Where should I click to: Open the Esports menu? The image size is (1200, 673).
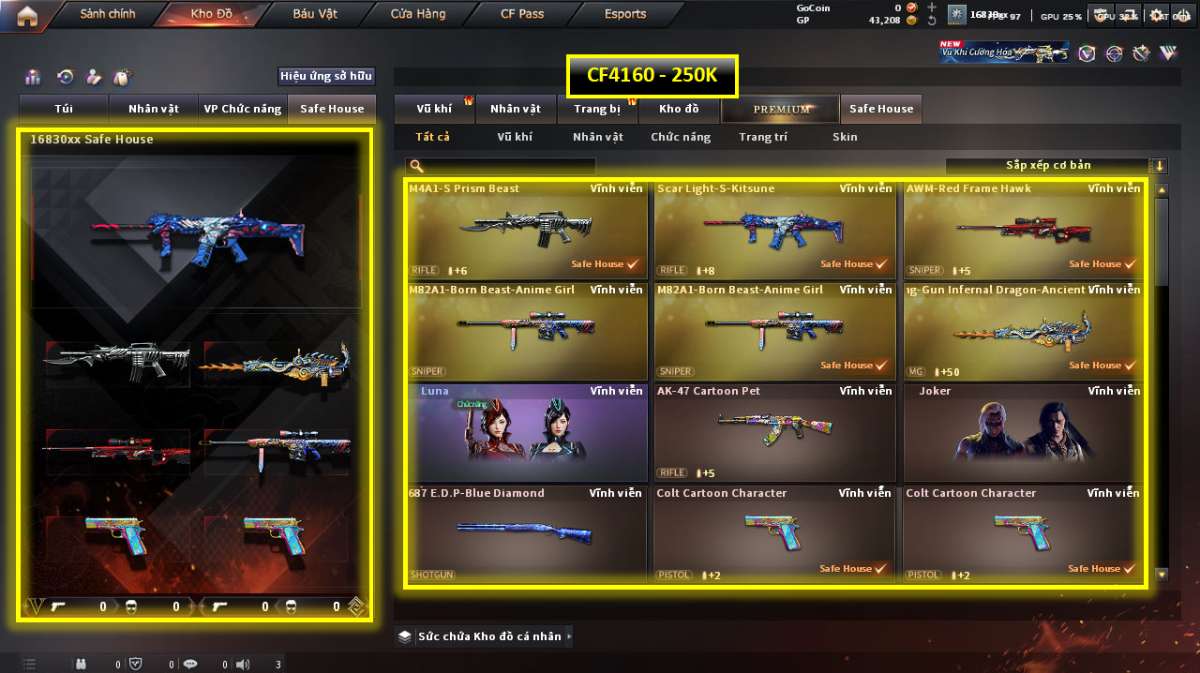click(x=625, y=15)
